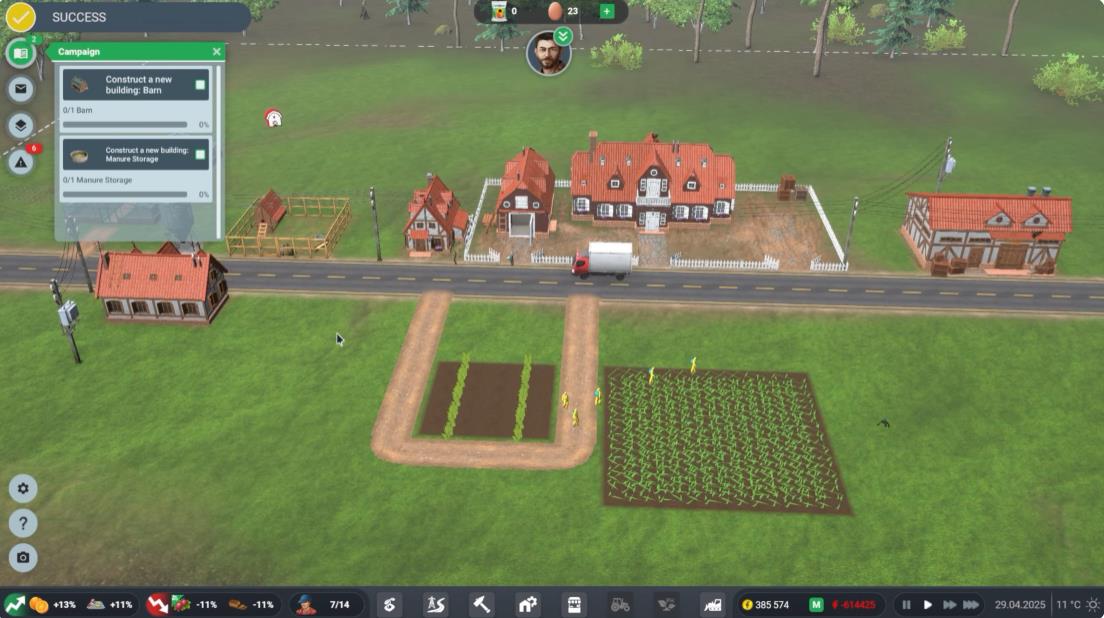Select the bearded farmer portrait

click(548, 53)
